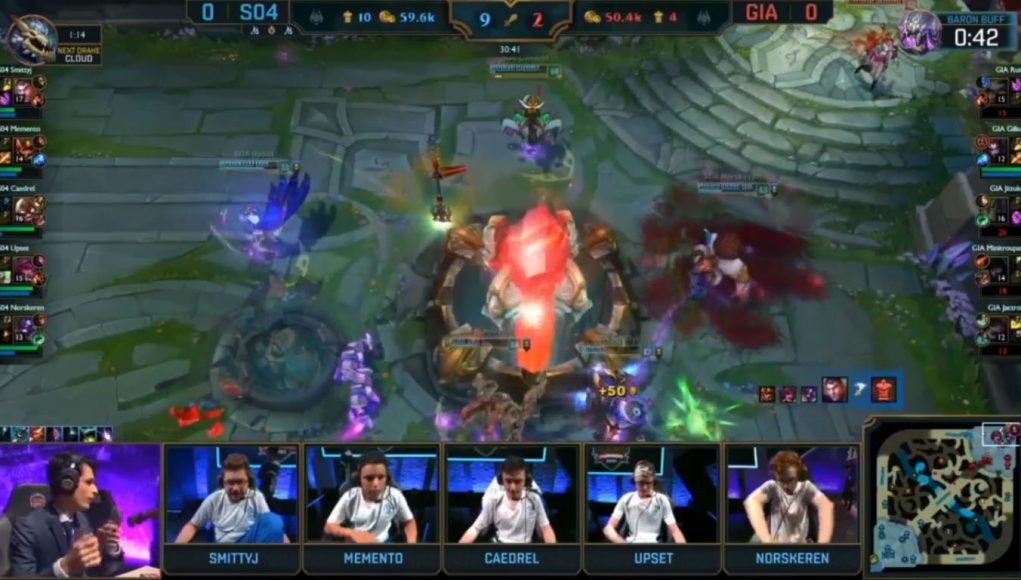Select the Next Drake Cloud dragon icon
Image resolution: width=1021 pixels, height=580 pixels.
tap(30, 38)
